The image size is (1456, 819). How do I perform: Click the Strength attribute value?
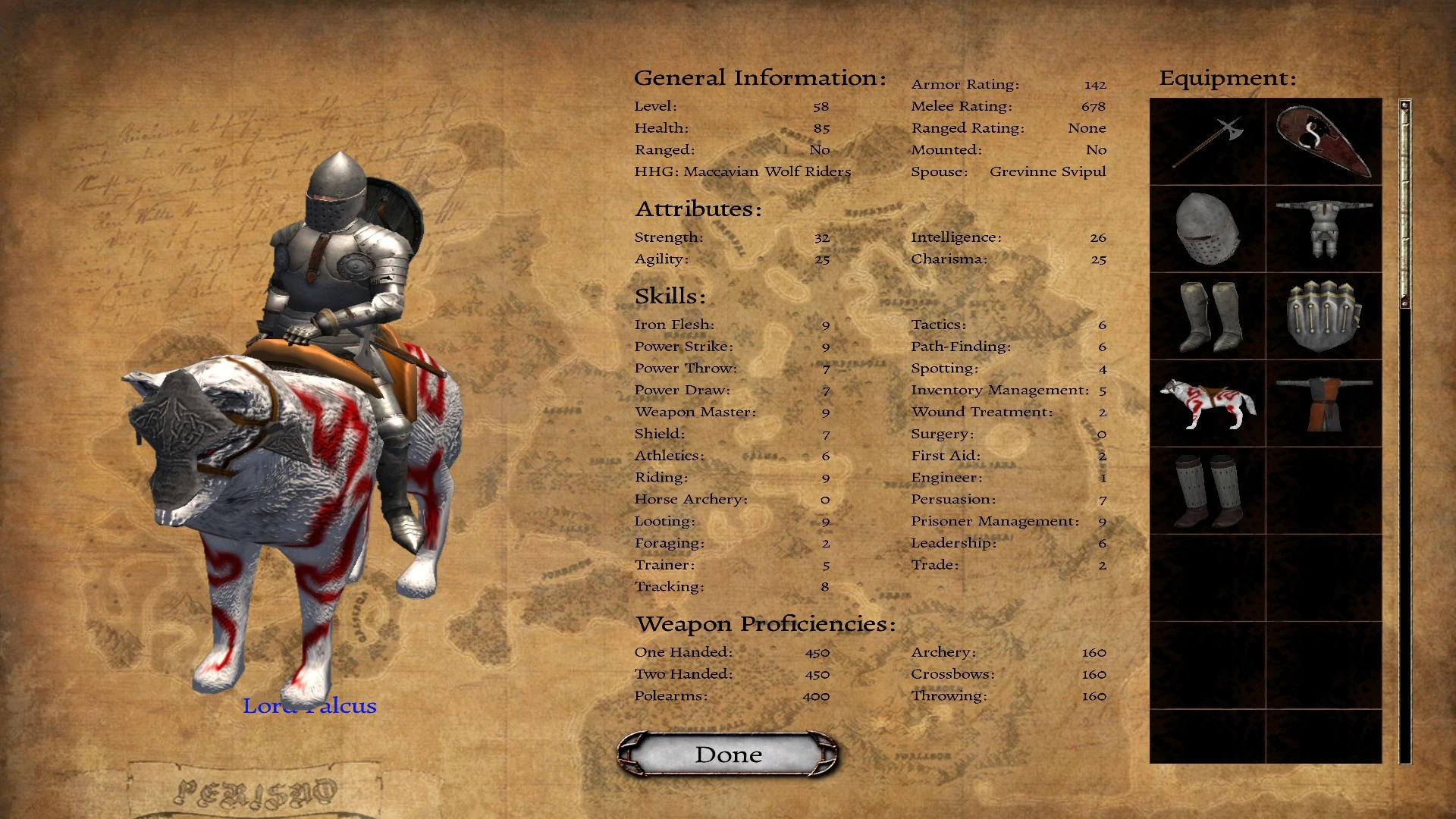[x=821, y=237]
